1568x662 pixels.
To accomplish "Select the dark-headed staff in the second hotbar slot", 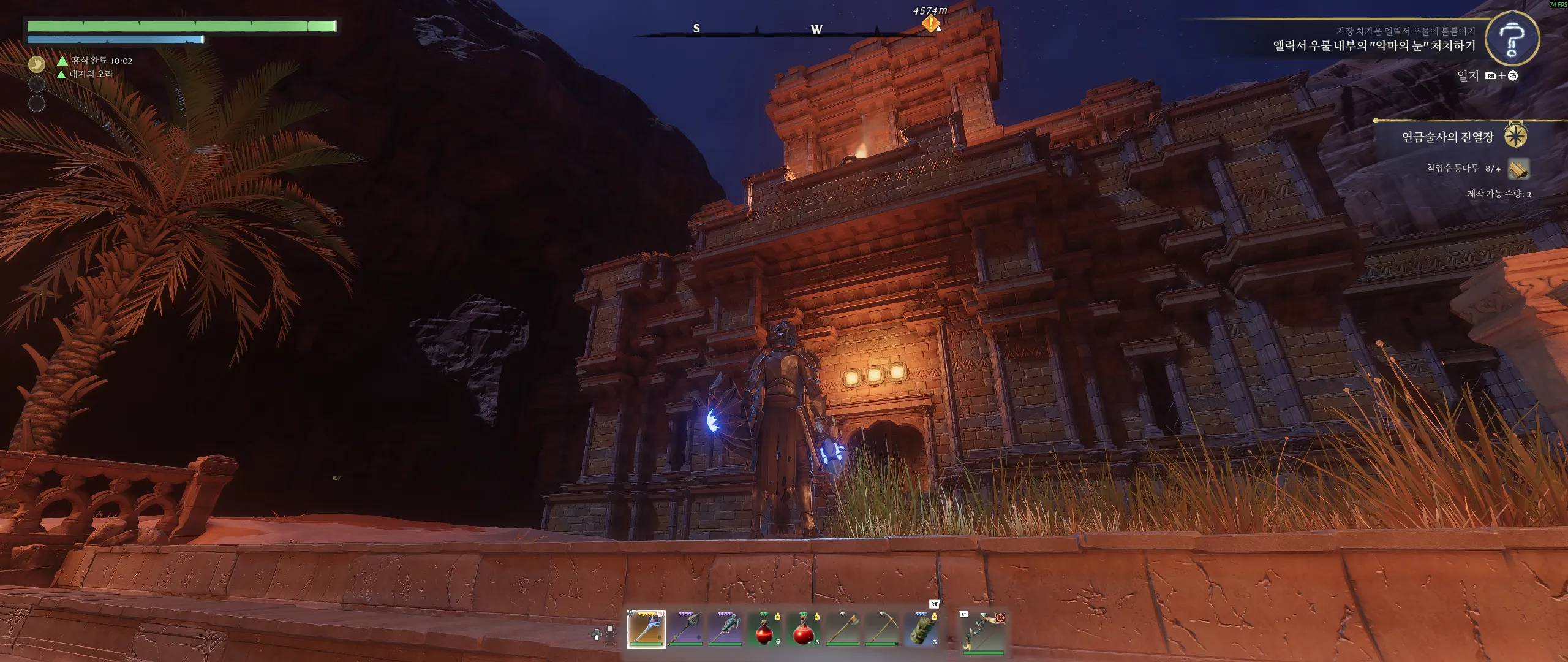I will [685, 630].
